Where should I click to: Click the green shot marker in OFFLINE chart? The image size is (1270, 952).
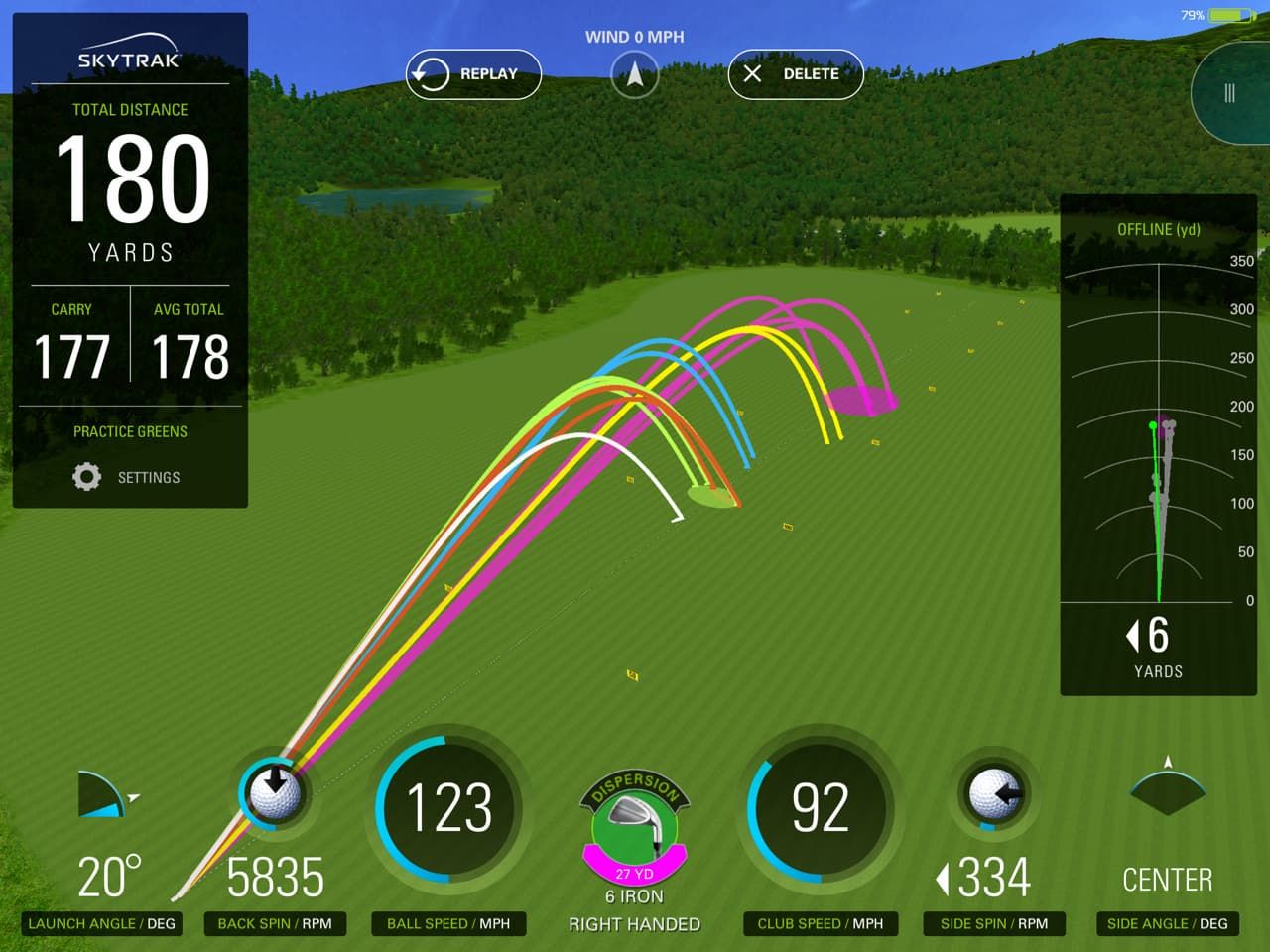pos(1151,426)
